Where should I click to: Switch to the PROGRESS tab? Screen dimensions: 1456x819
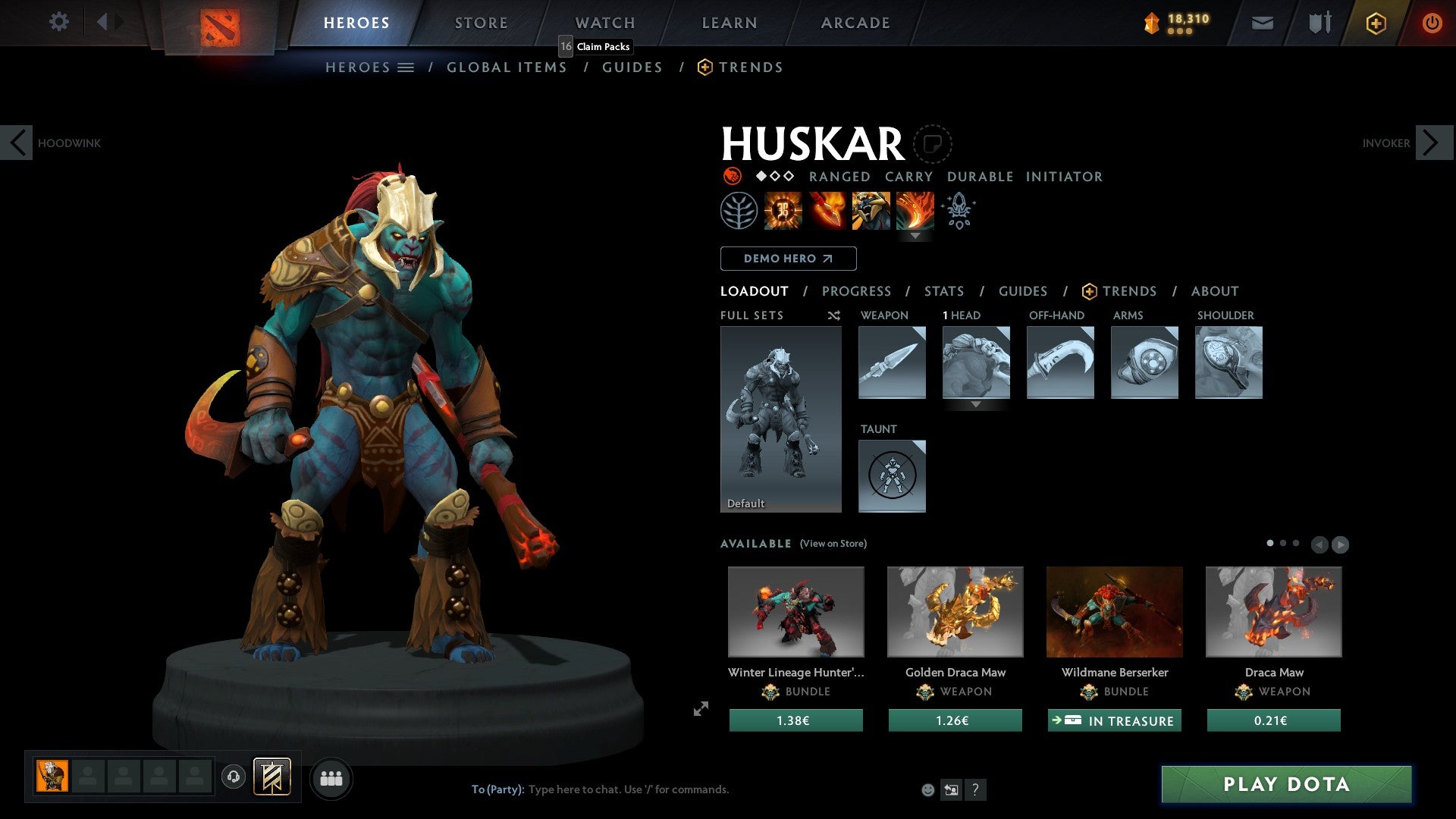coord(856,290)
